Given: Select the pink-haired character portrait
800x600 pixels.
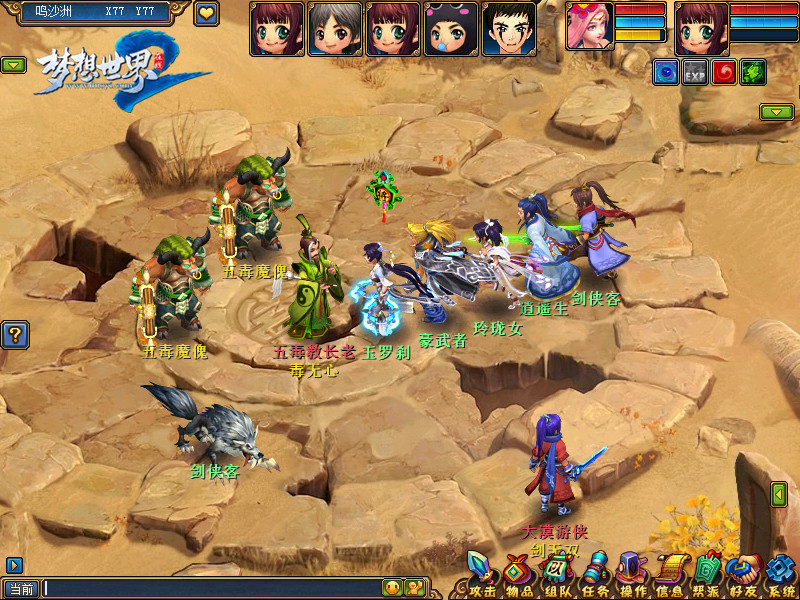Looking at the screenshot, I should [x=590, y=26].
